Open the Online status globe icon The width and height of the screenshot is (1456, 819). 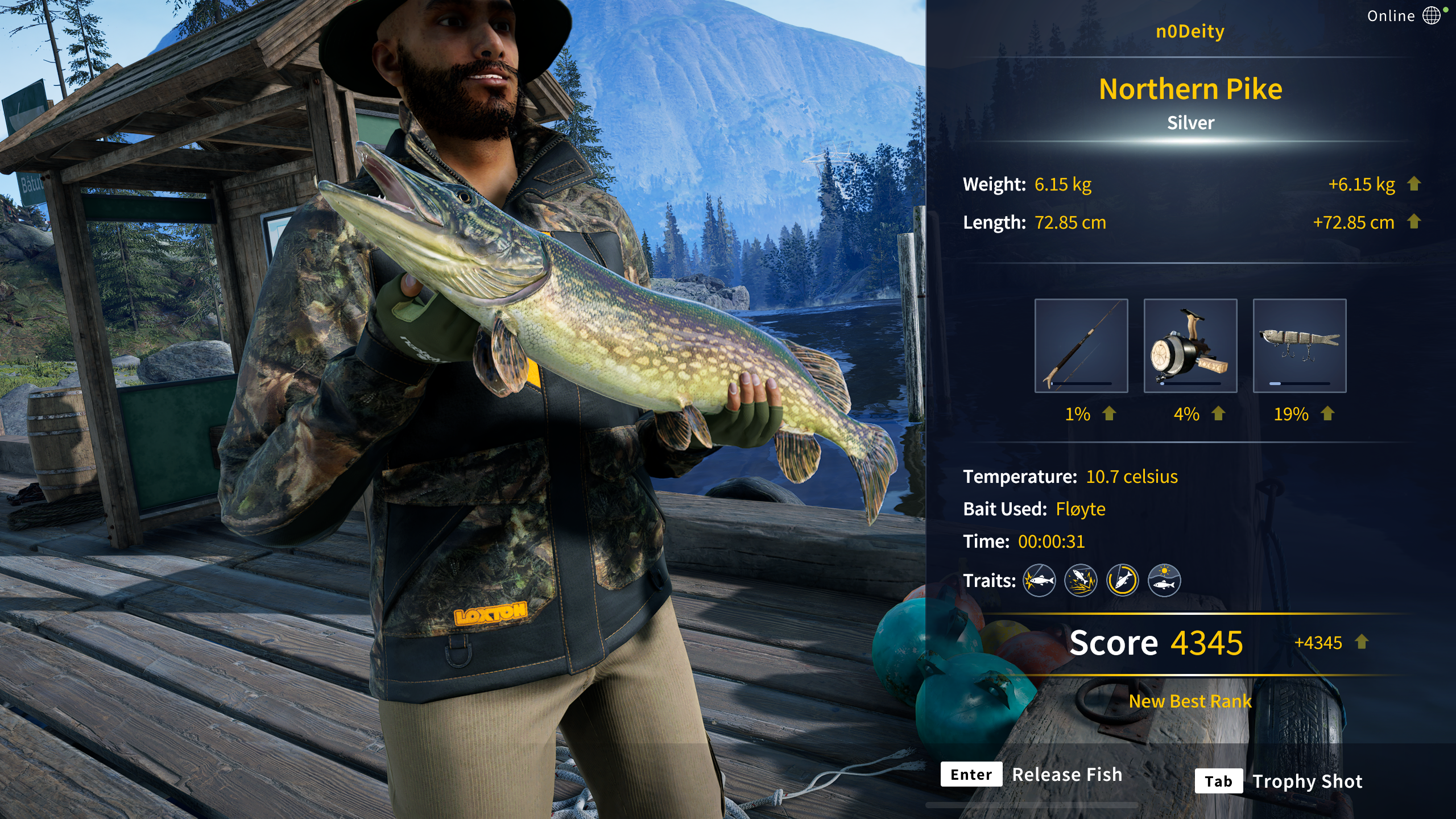1431,16
